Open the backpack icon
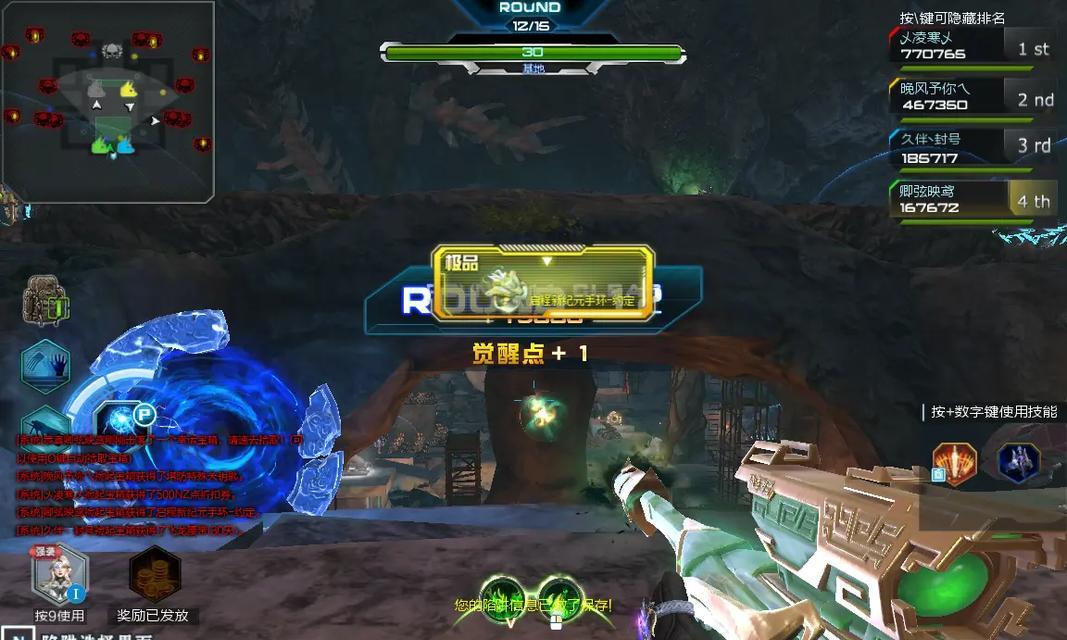This screenshot has height=640, width=1067. (46, 300)
